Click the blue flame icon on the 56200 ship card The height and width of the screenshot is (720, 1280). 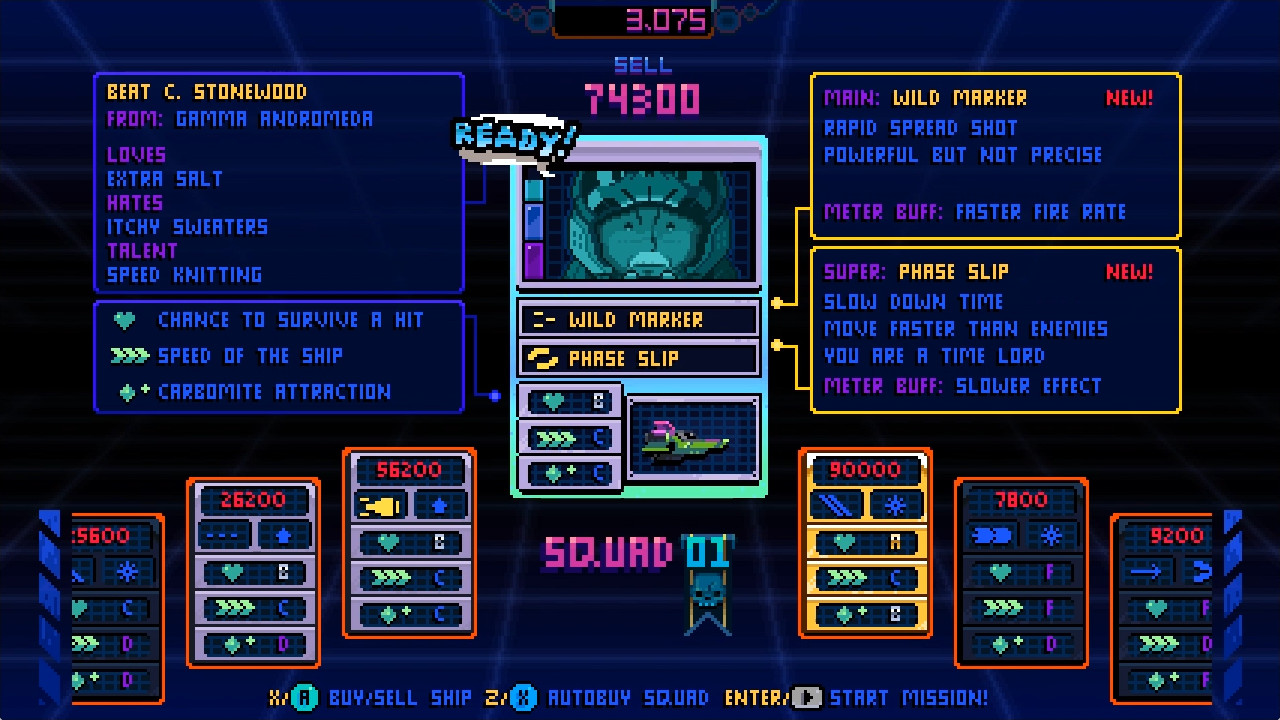tap(438, 505)
